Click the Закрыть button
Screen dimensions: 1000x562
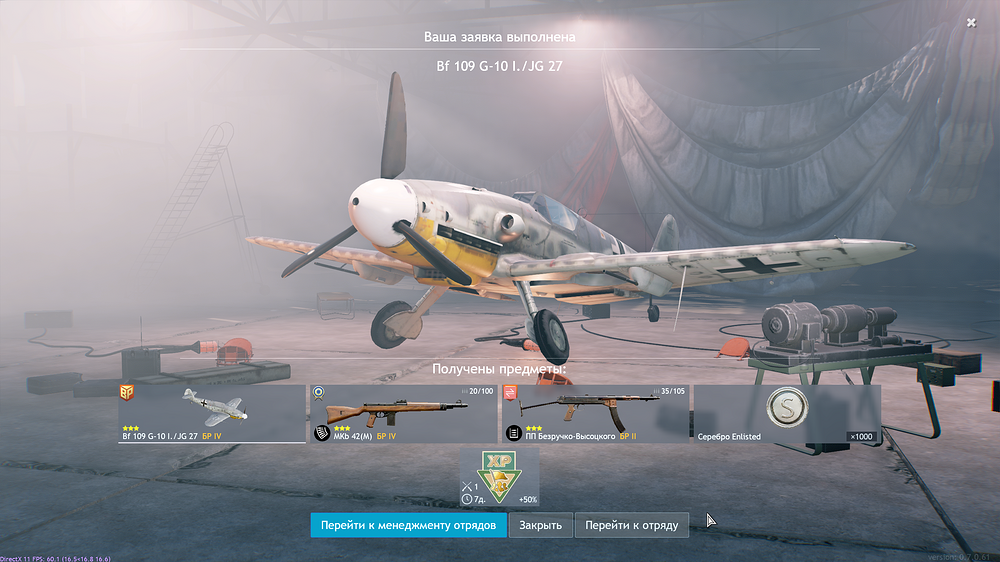541,525
